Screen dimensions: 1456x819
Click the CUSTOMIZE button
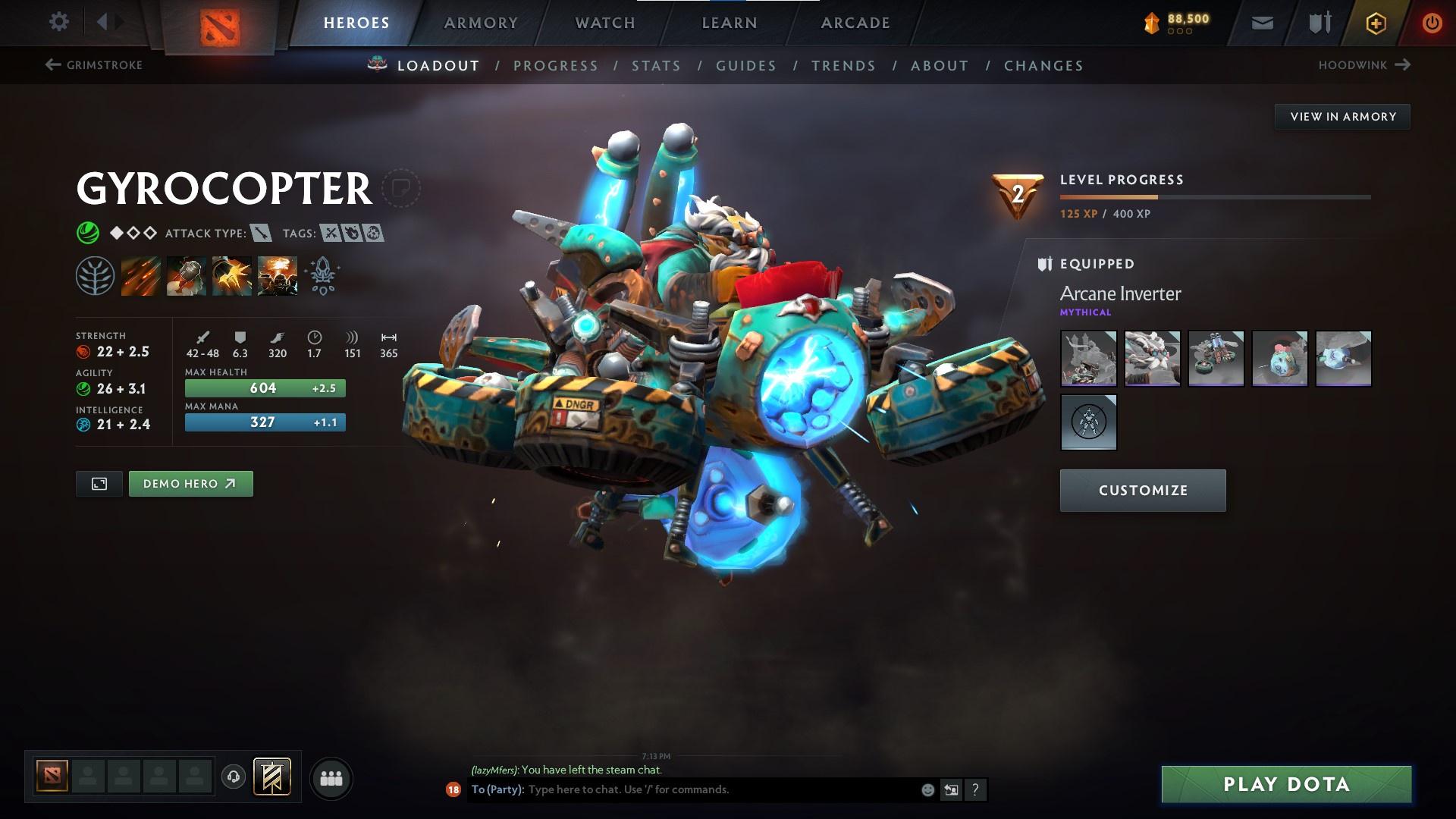coord(1142,490)
